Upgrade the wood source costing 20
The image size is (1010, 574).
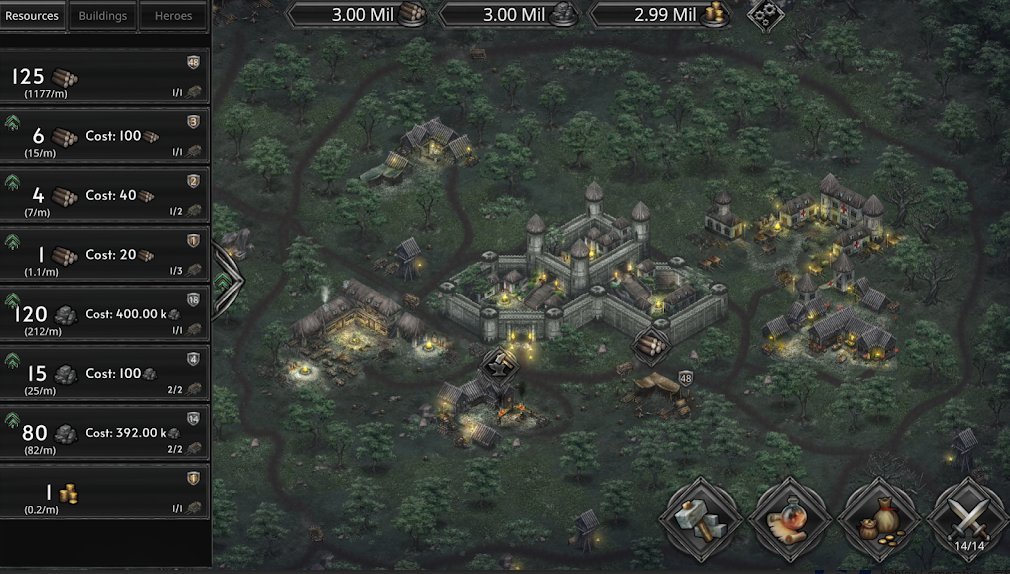point(14,243)
